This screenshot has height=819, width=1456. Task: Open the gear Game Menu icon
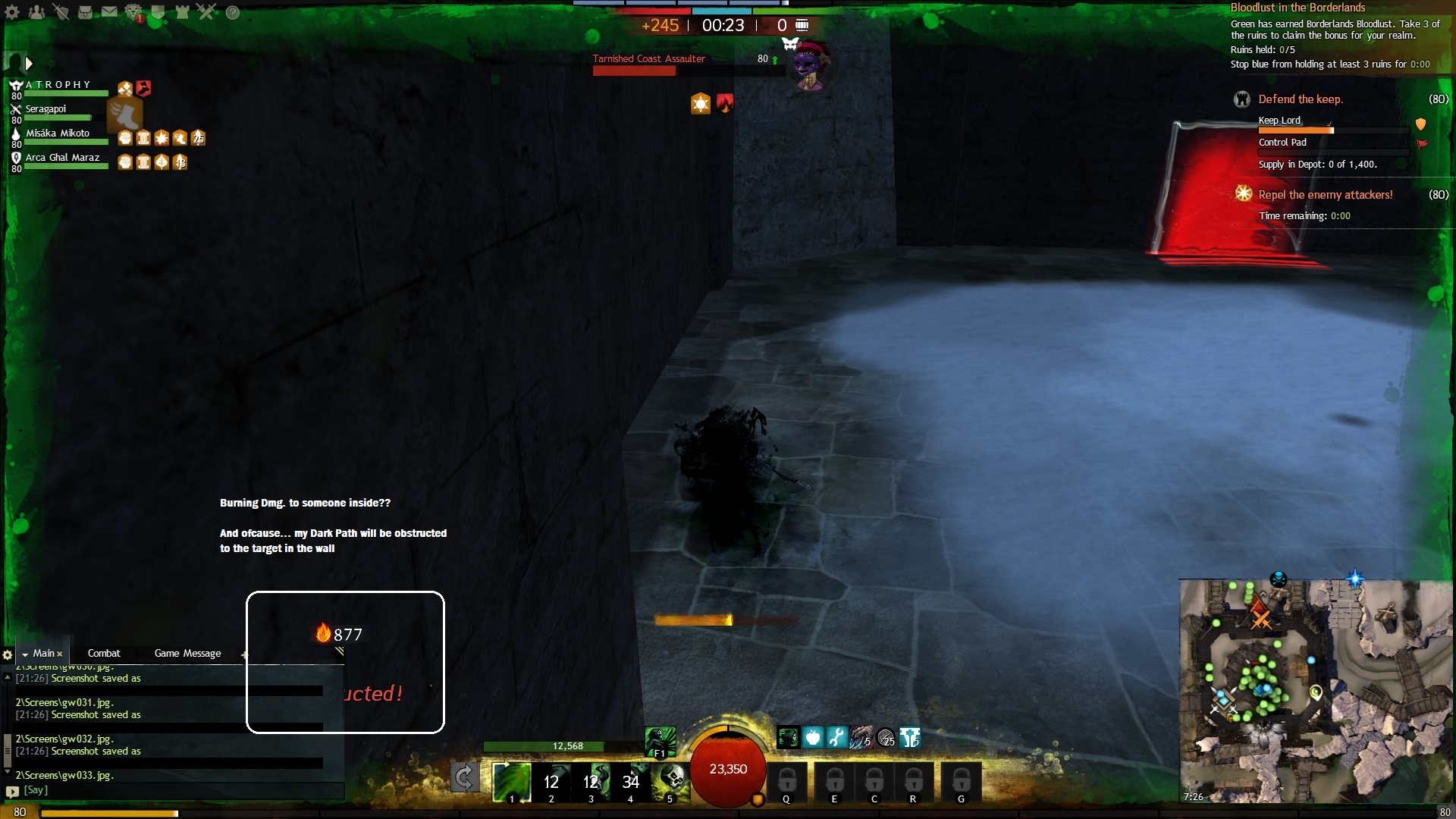coord(12,12)
